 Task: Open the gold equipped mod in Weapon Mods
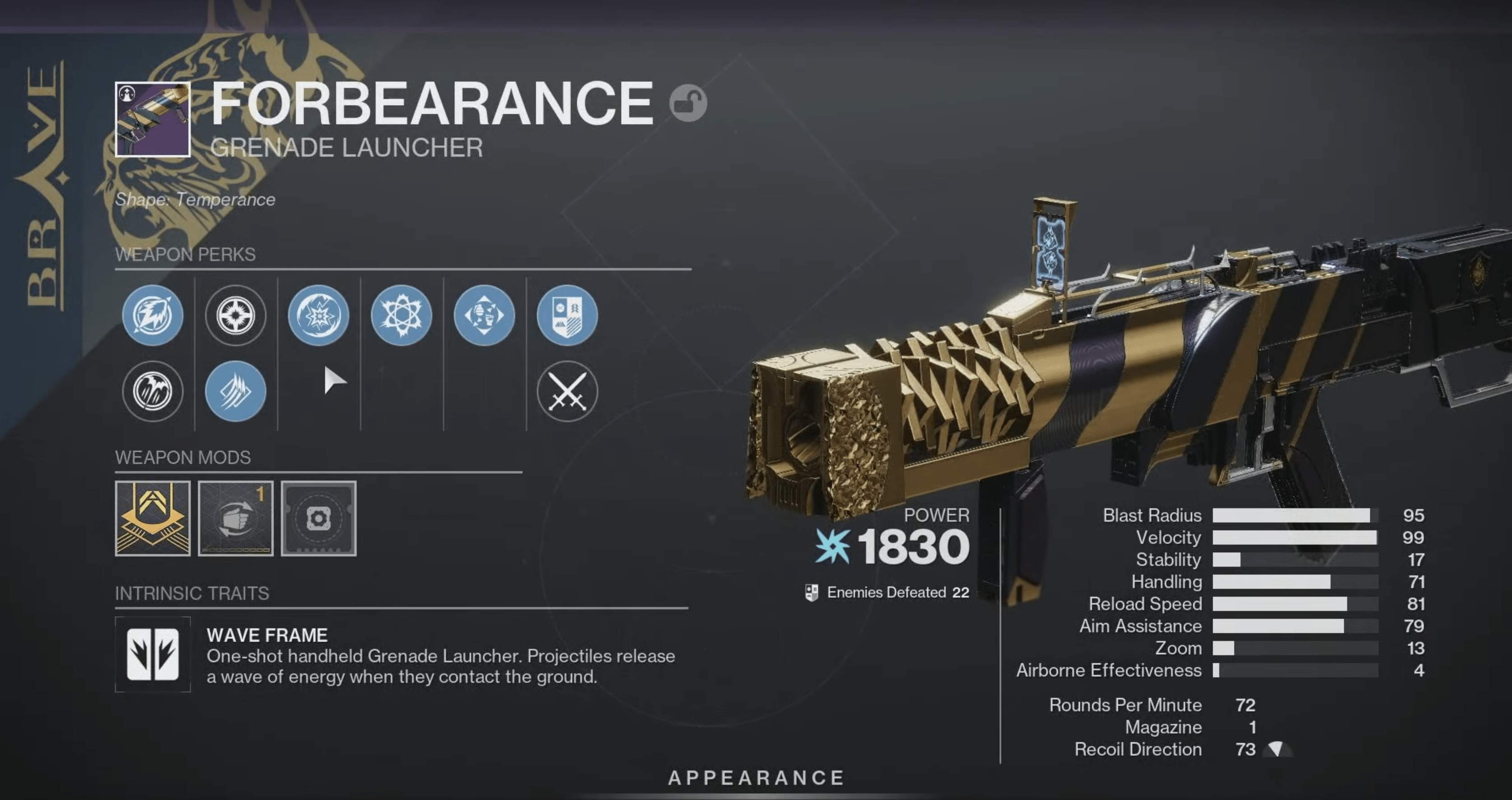pos(153,518)
